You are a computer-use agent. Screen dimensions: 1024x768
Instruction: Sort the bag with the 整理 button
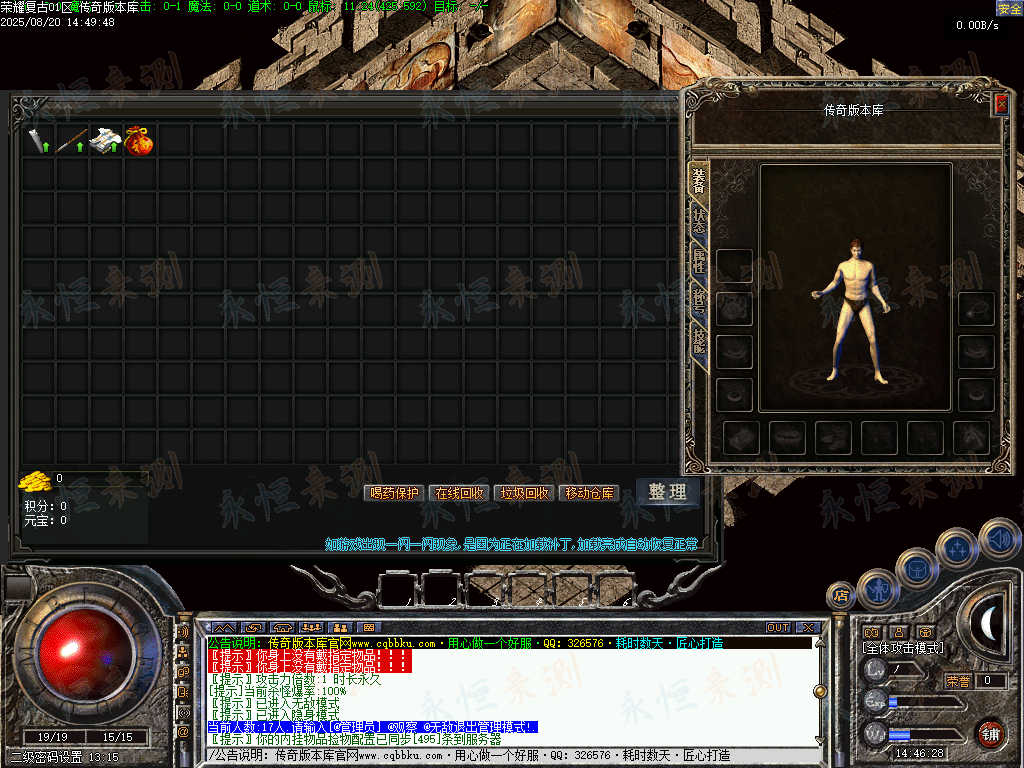(667, 492)
